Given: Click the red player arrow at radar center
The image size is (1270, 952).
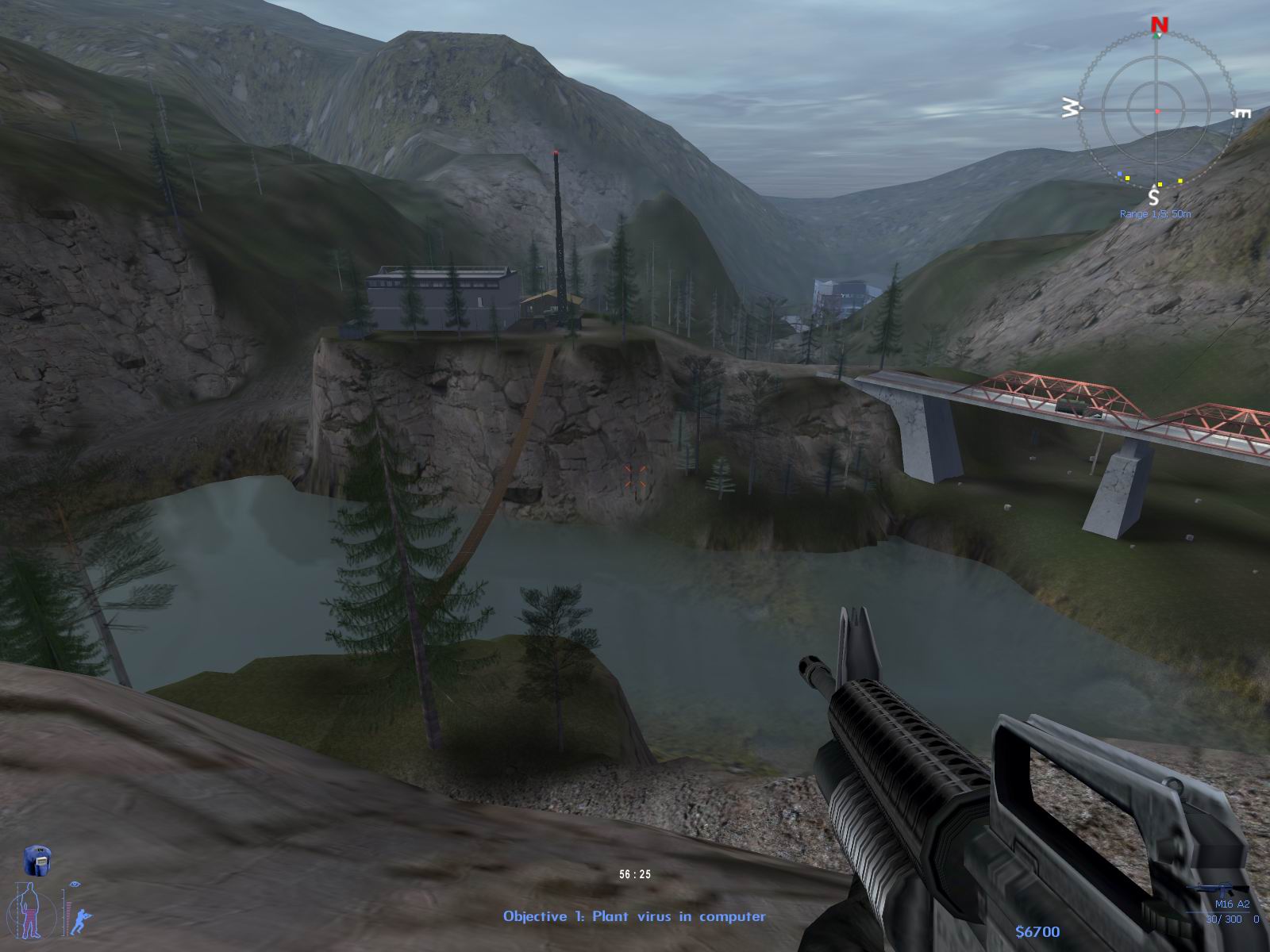Looking at the screenshot, I should click(x=1158, y=110).
